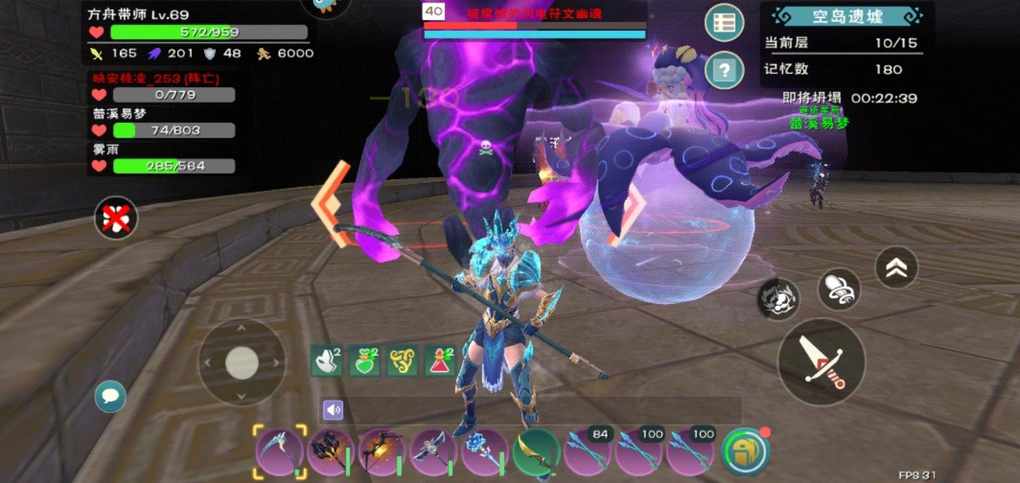Select the green bow hotbar slot
This screenshot has width=1020, height=483.
(x=537, y=451)
